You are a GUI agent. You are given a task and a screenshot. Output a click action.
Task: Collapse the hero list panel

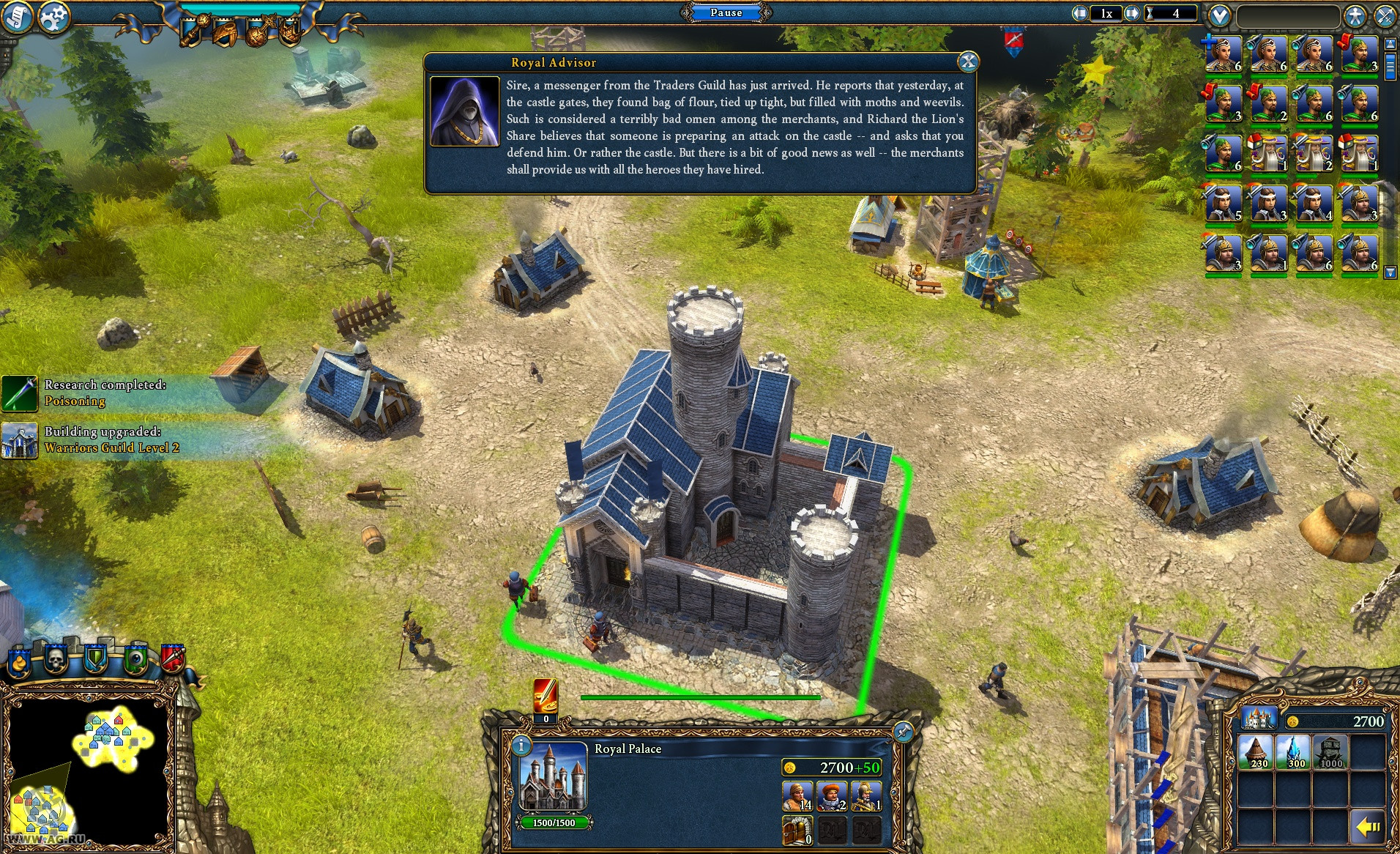(1219, 15)
